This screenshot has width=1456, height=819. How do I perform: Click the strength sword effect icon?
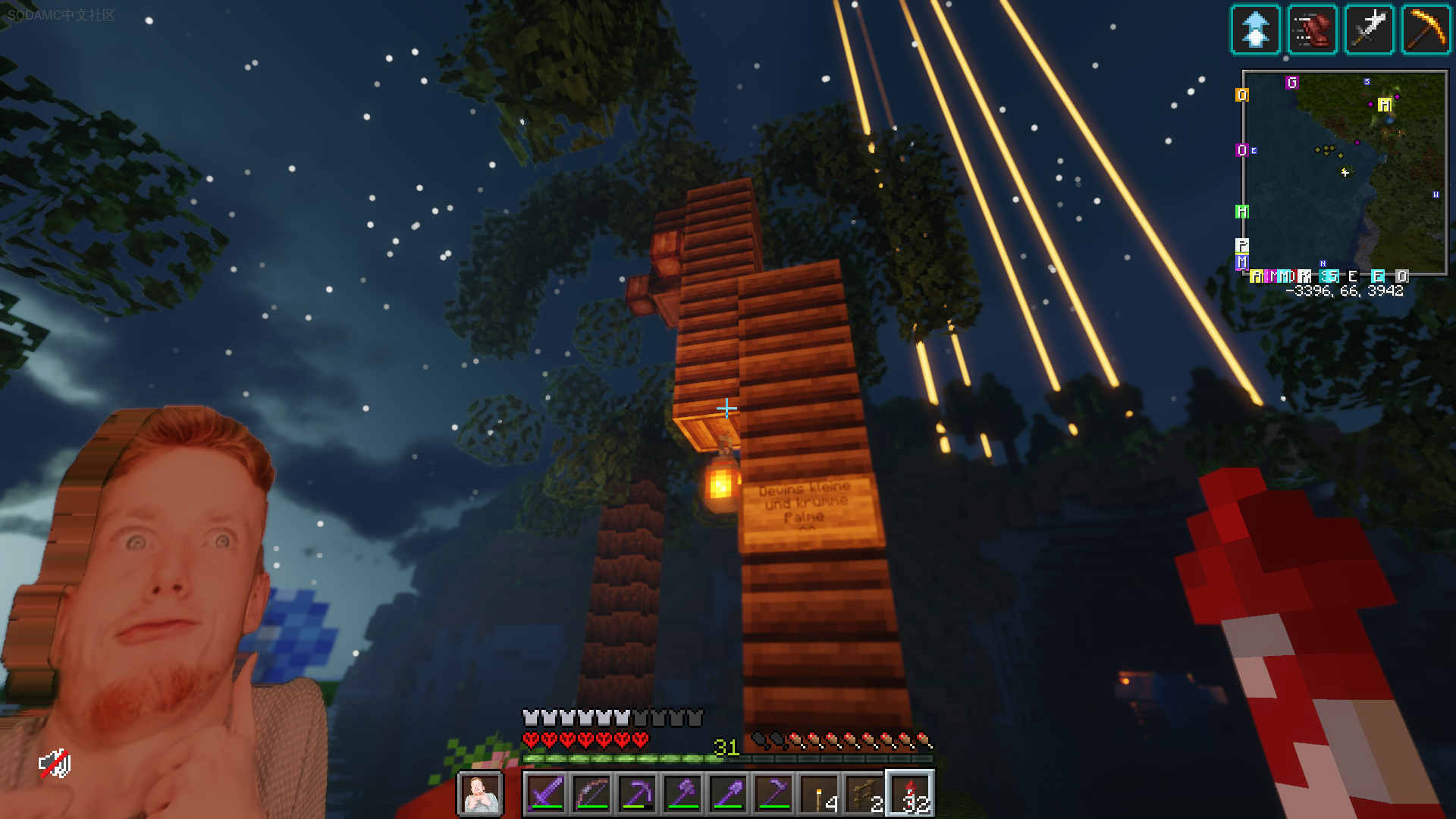coord(1369,30)
